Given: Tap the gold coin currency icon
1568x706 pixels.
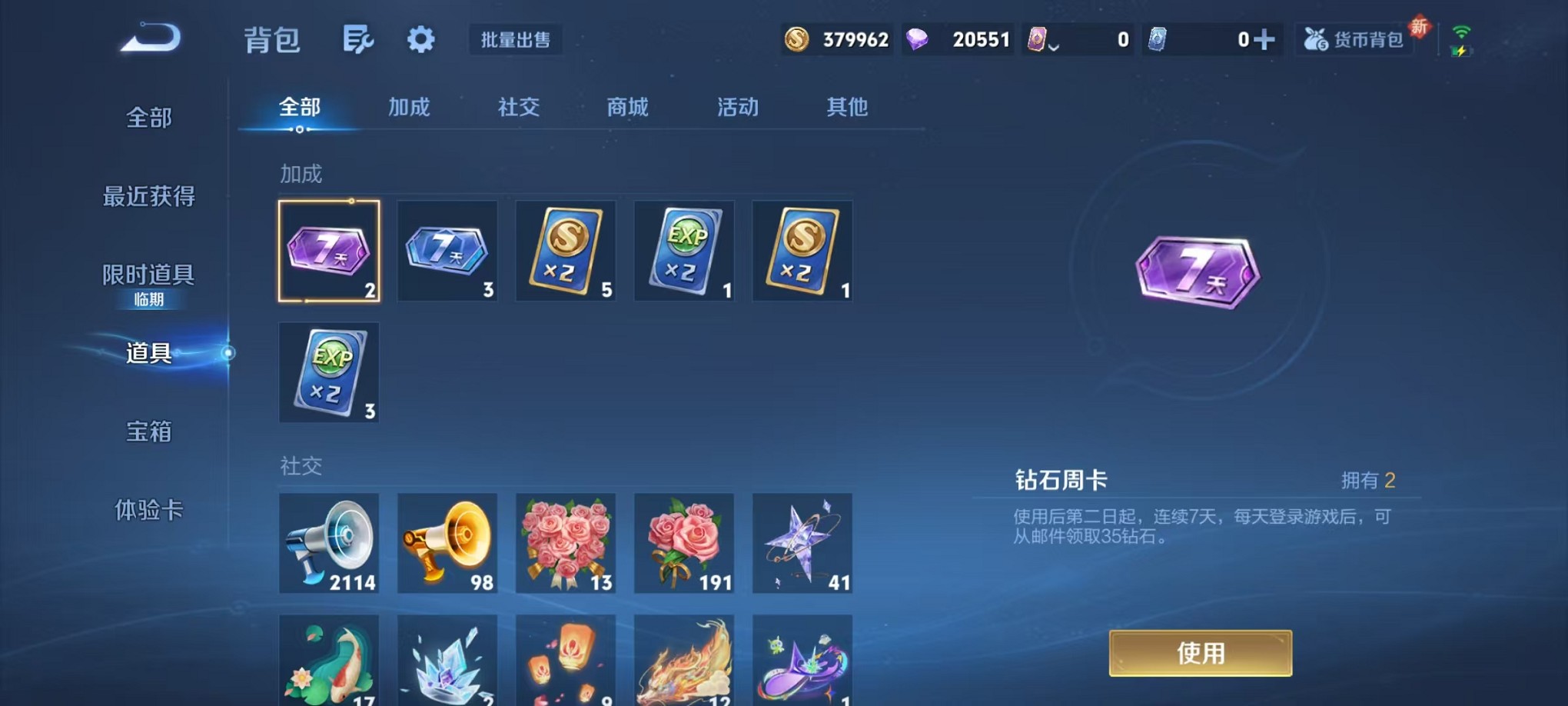Looking at the screenshot, I should 793,38.
